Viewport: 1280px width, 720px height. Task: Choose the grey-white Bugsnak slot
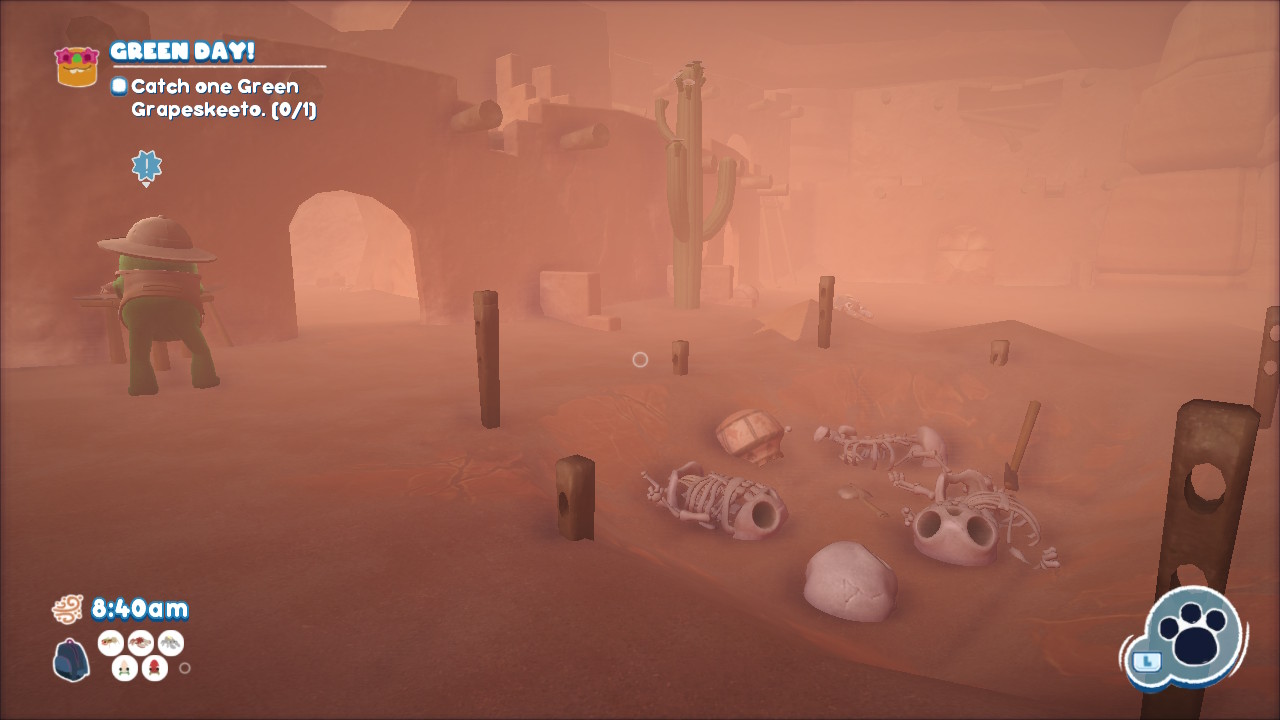[x=170, y=642]
